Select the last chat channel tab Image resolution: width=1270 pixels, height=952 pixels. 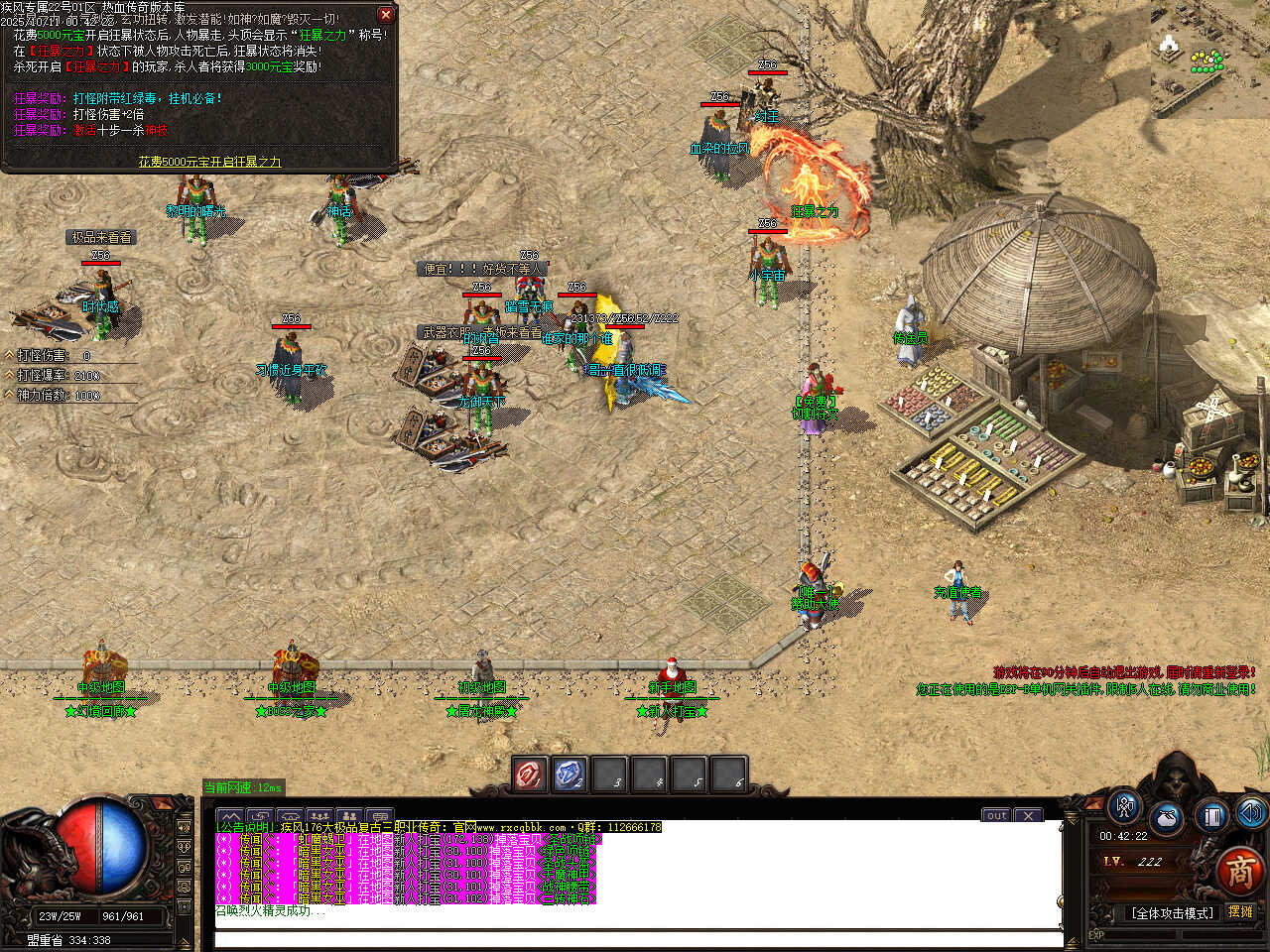(x=380, y=816)
